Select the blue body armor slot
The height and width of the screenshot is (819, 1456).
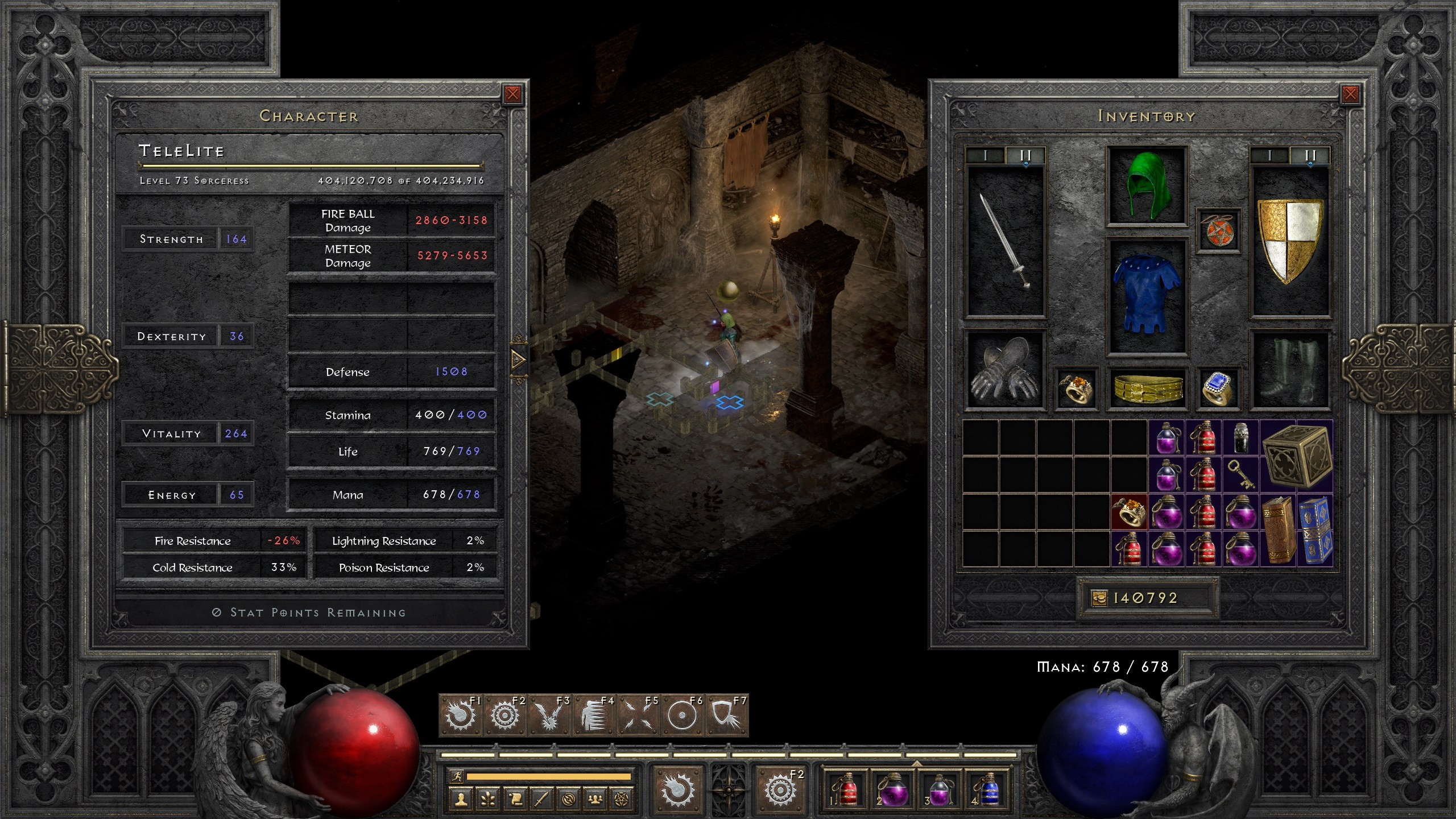click(x=1147, y=295)
